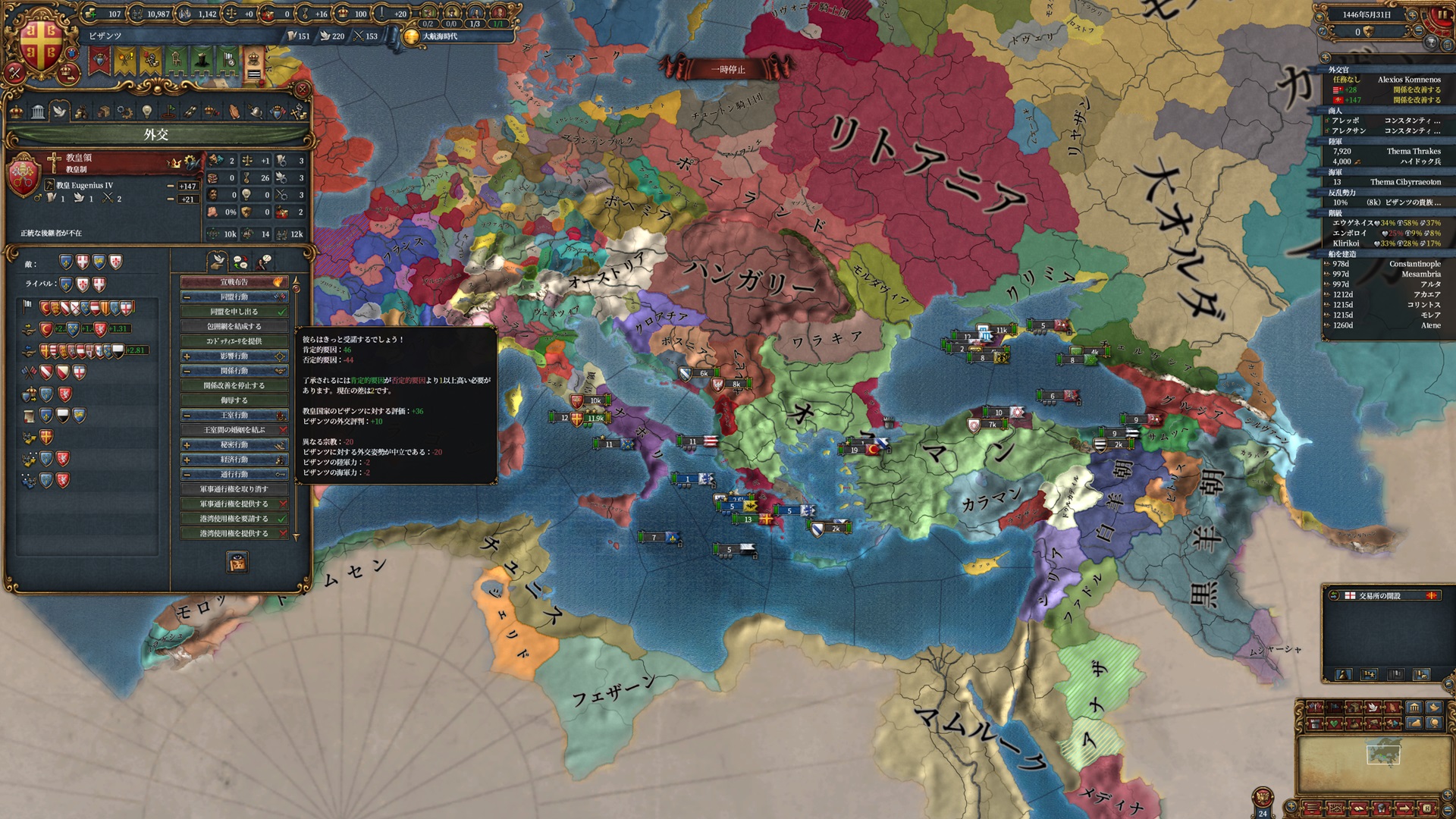Open the missions panel (flag icon)
Viewport: 1456px width, 819px height.
point(168,111)
